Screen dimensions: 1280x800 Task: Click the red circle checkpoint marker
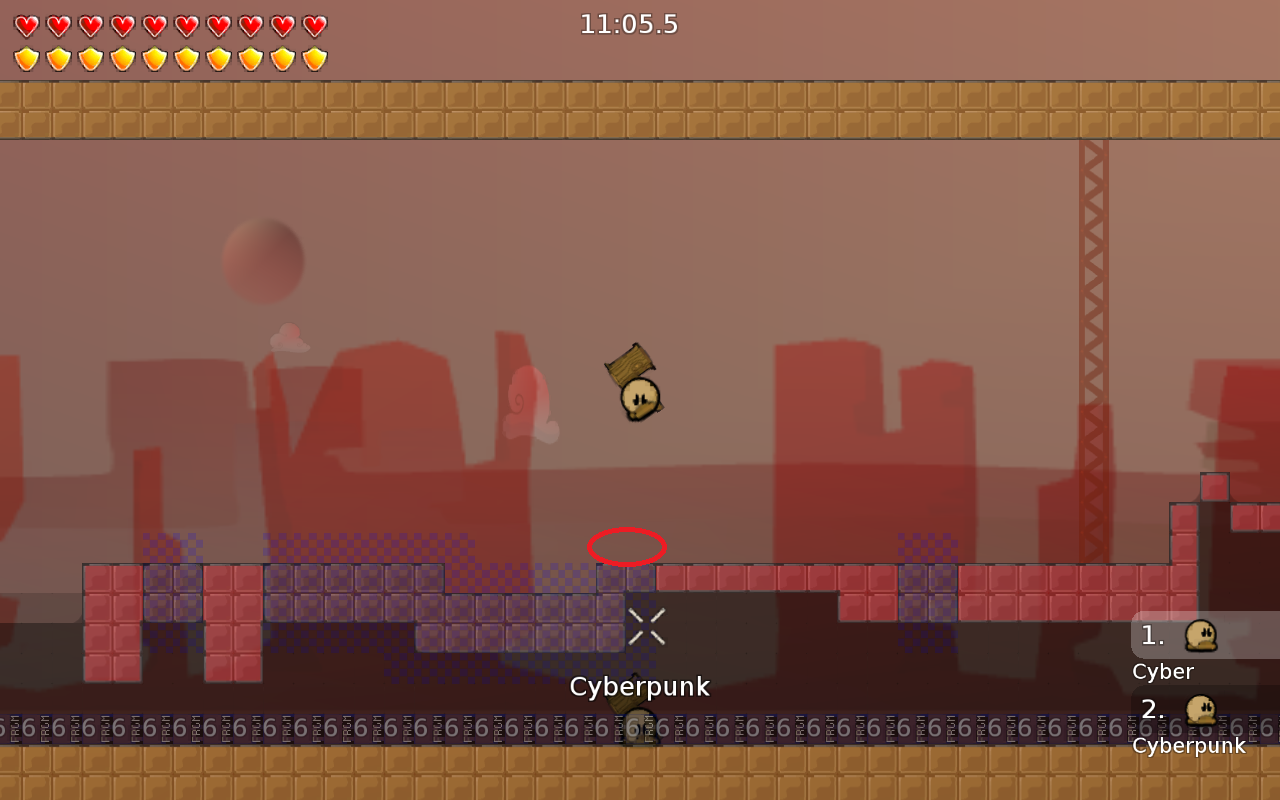(x=628, y=546)
